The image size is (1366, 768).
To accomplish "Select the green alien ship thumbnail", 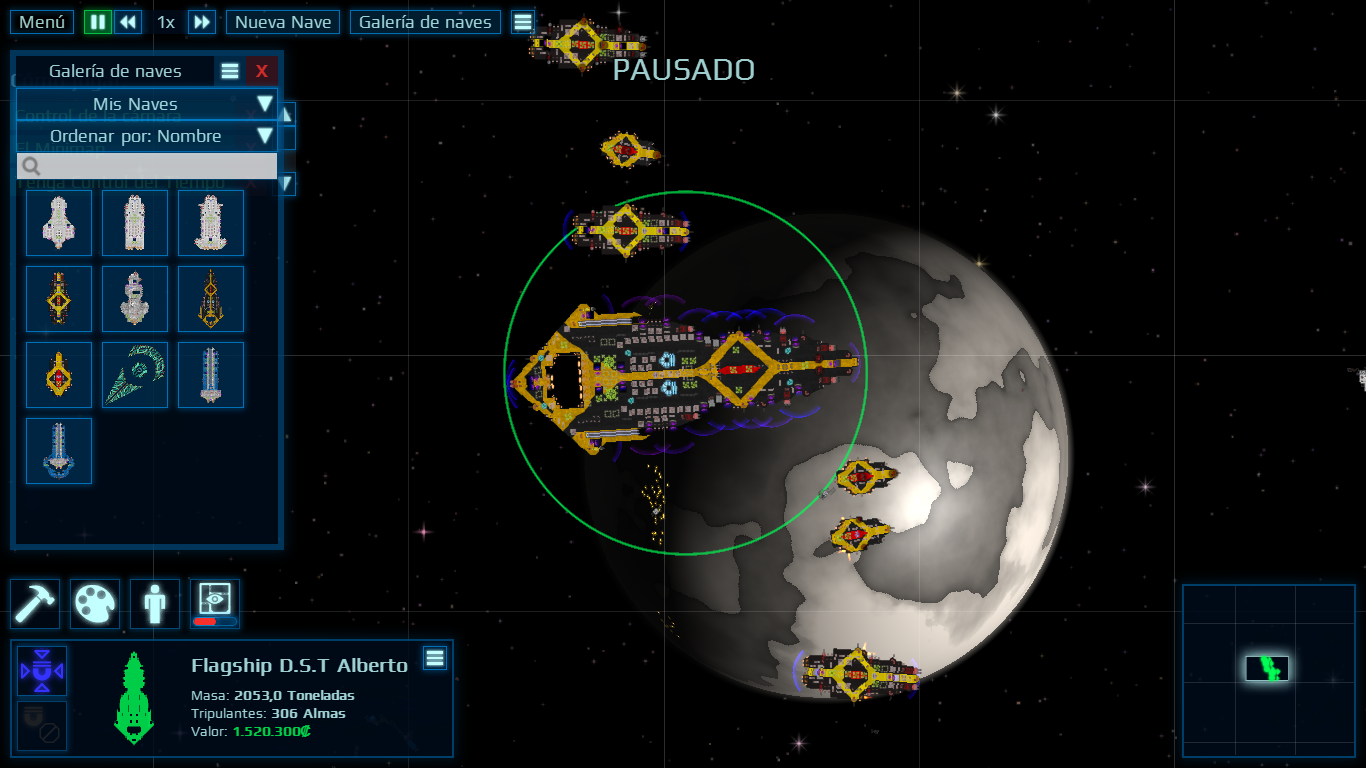I will click(x=134, y=375).
